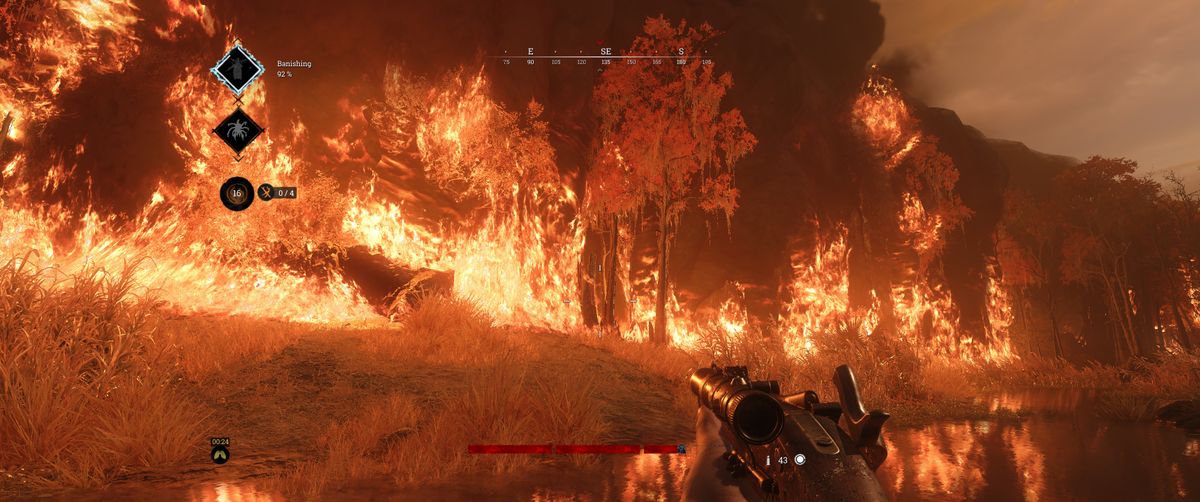Click the crossed clue icon beside 0/4
This screenshot has height=502, width=1200.
pos(266,192)
